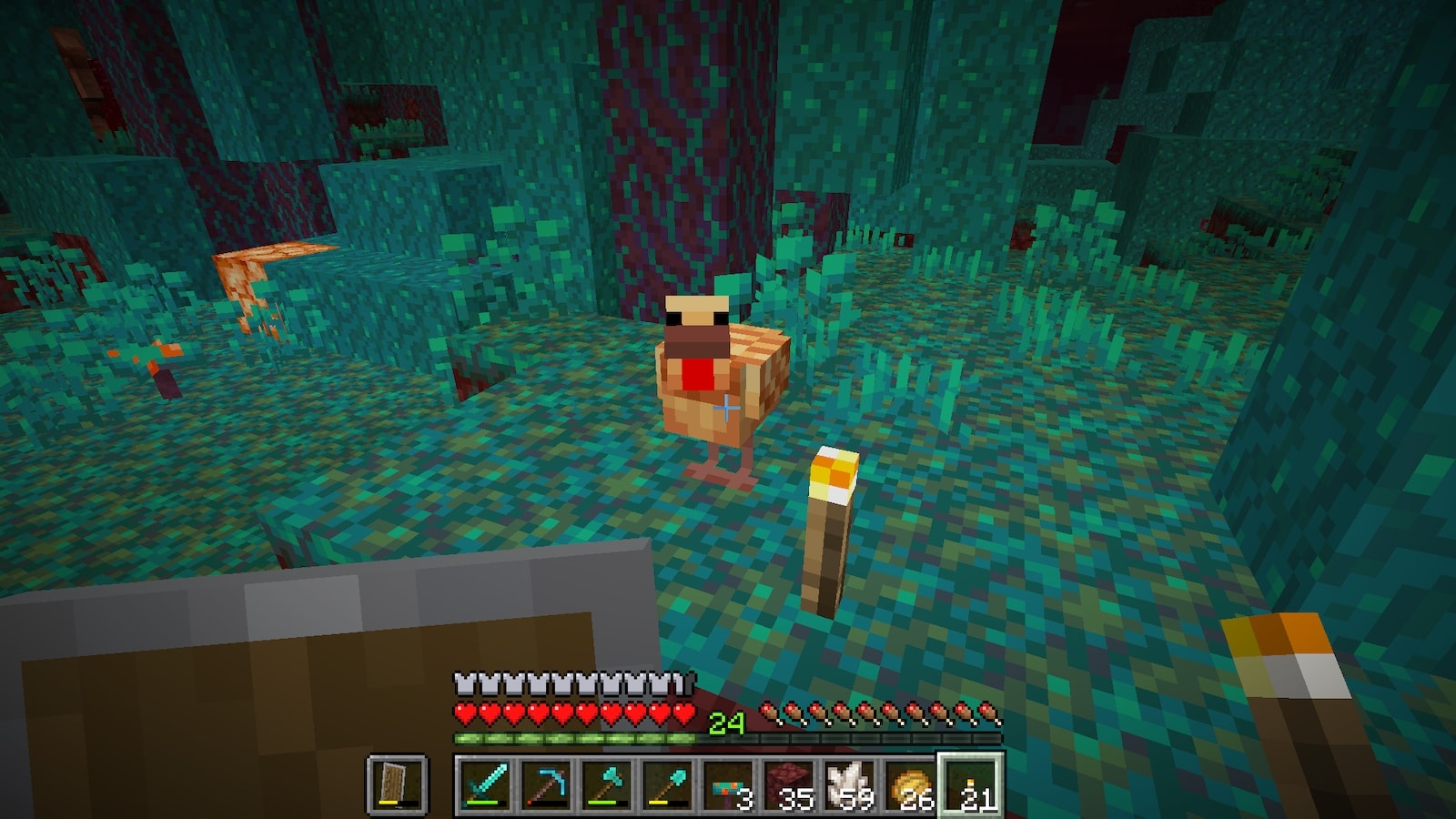The image size is (1456, 819).
Task: Select the nether quartz stack of 59
Action: pos(850,784)
